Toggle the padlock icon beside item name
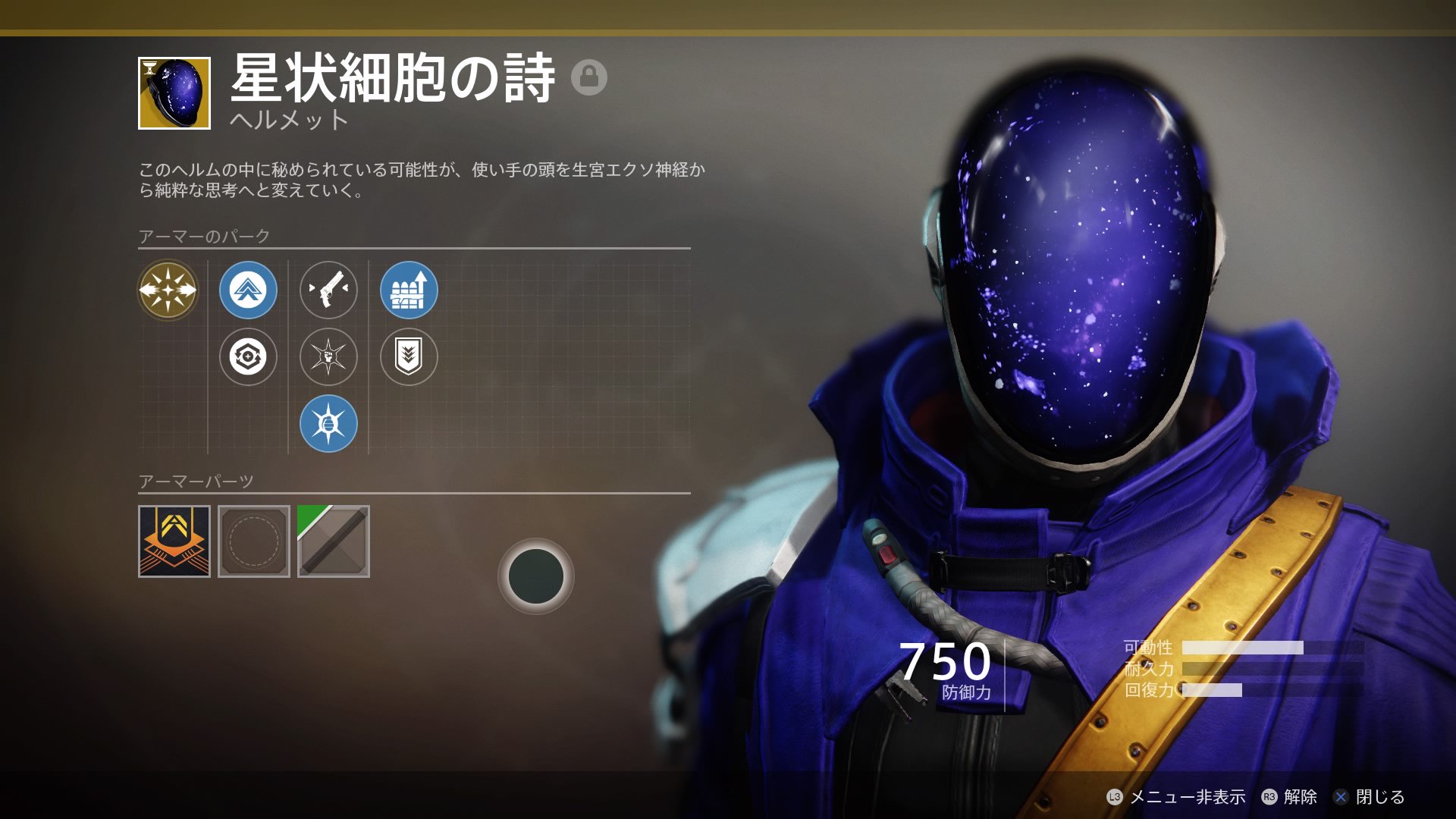This screenshot has width=1456, height=819. pos(589,77)
